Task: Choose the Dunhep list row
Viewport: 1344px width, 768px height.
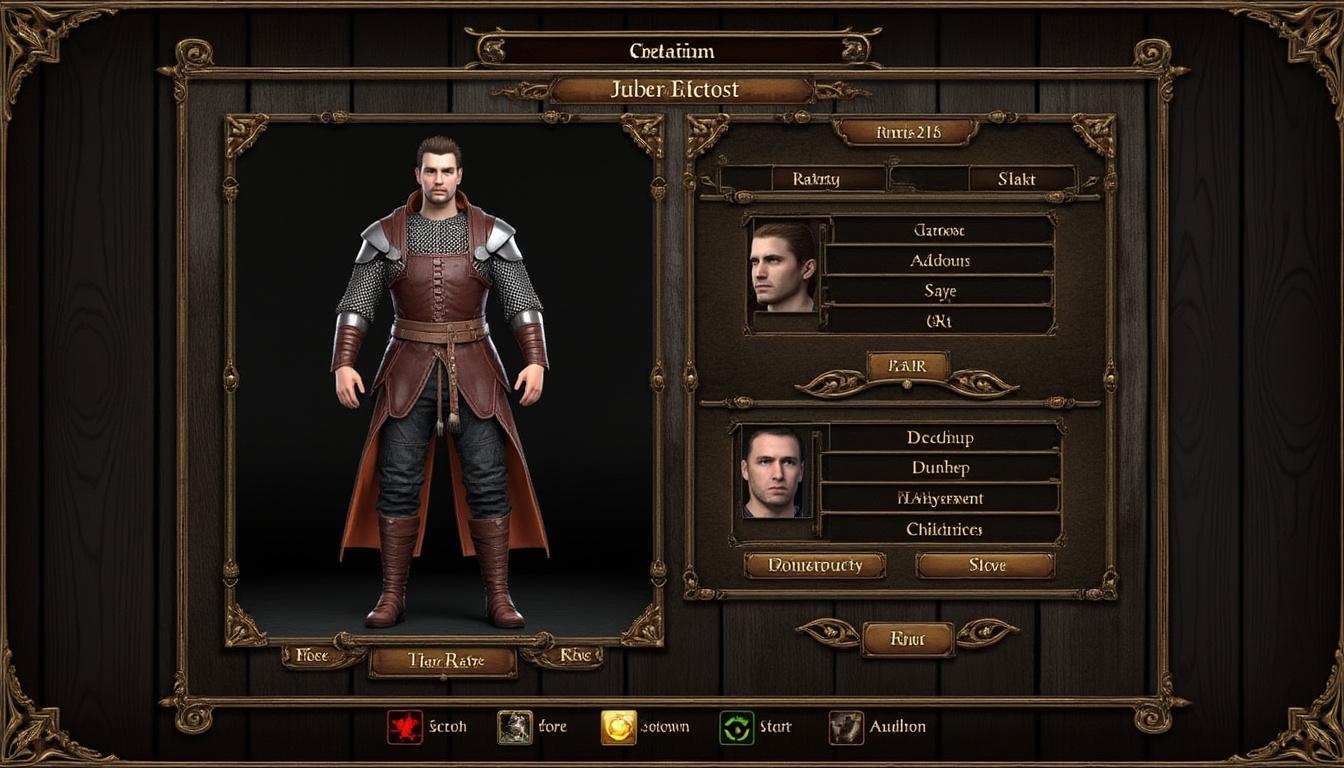Action: (x=940, y=467)
